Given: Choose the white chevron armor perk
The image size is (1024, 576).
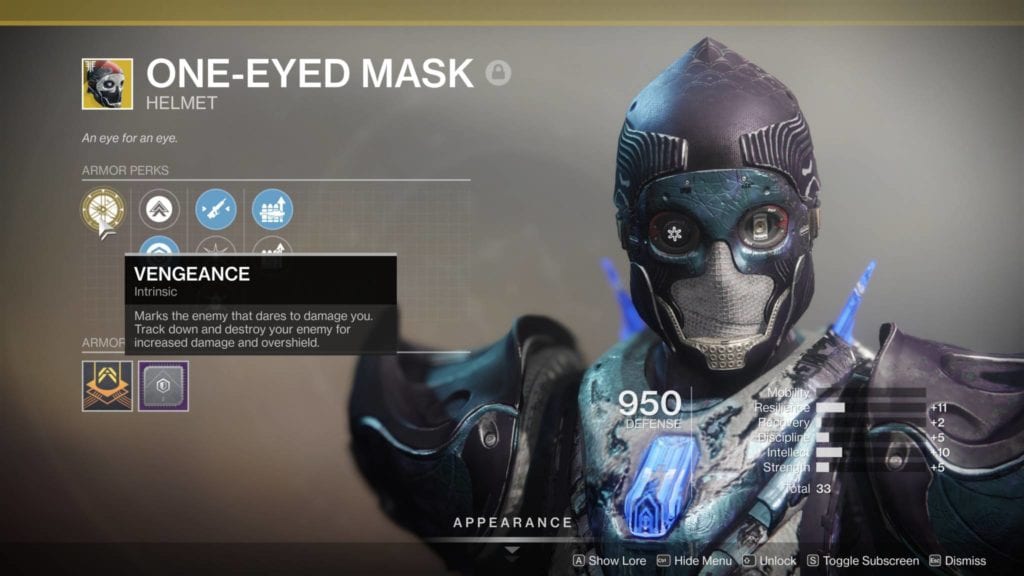Looking at the screenshot, I should click(160, 209).
